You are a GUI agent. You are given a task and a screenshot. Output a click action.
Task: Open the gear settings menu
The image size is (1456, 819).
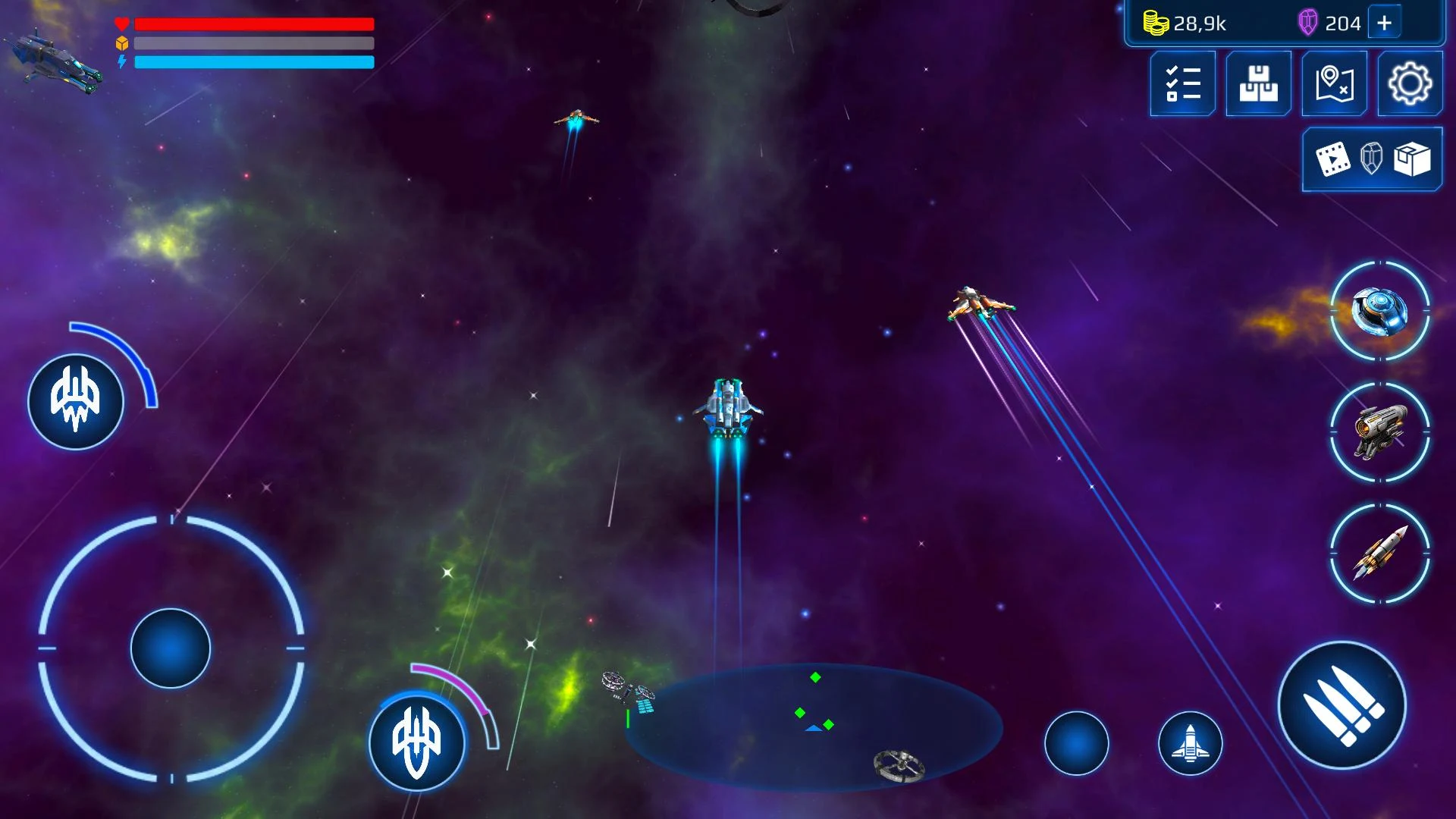coord(1410,83)
